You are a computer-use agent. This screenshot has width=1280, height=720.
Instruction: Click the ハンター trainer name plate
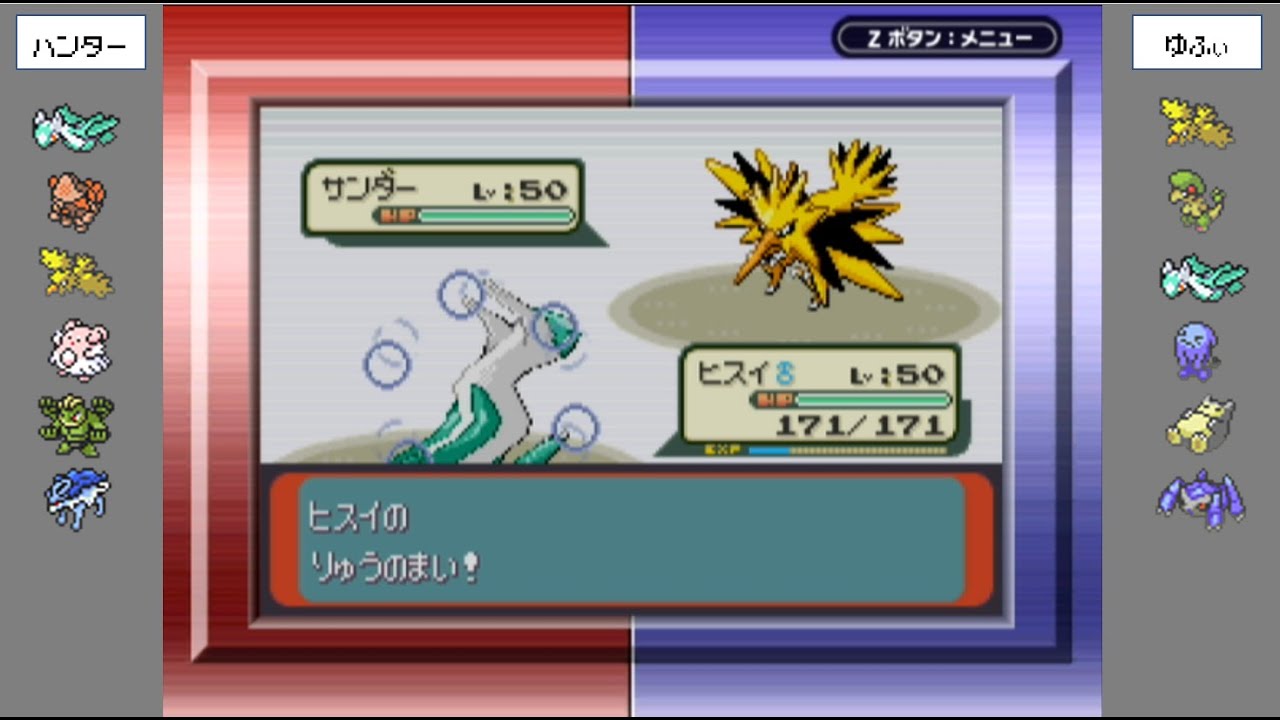[x=79, y=42]
